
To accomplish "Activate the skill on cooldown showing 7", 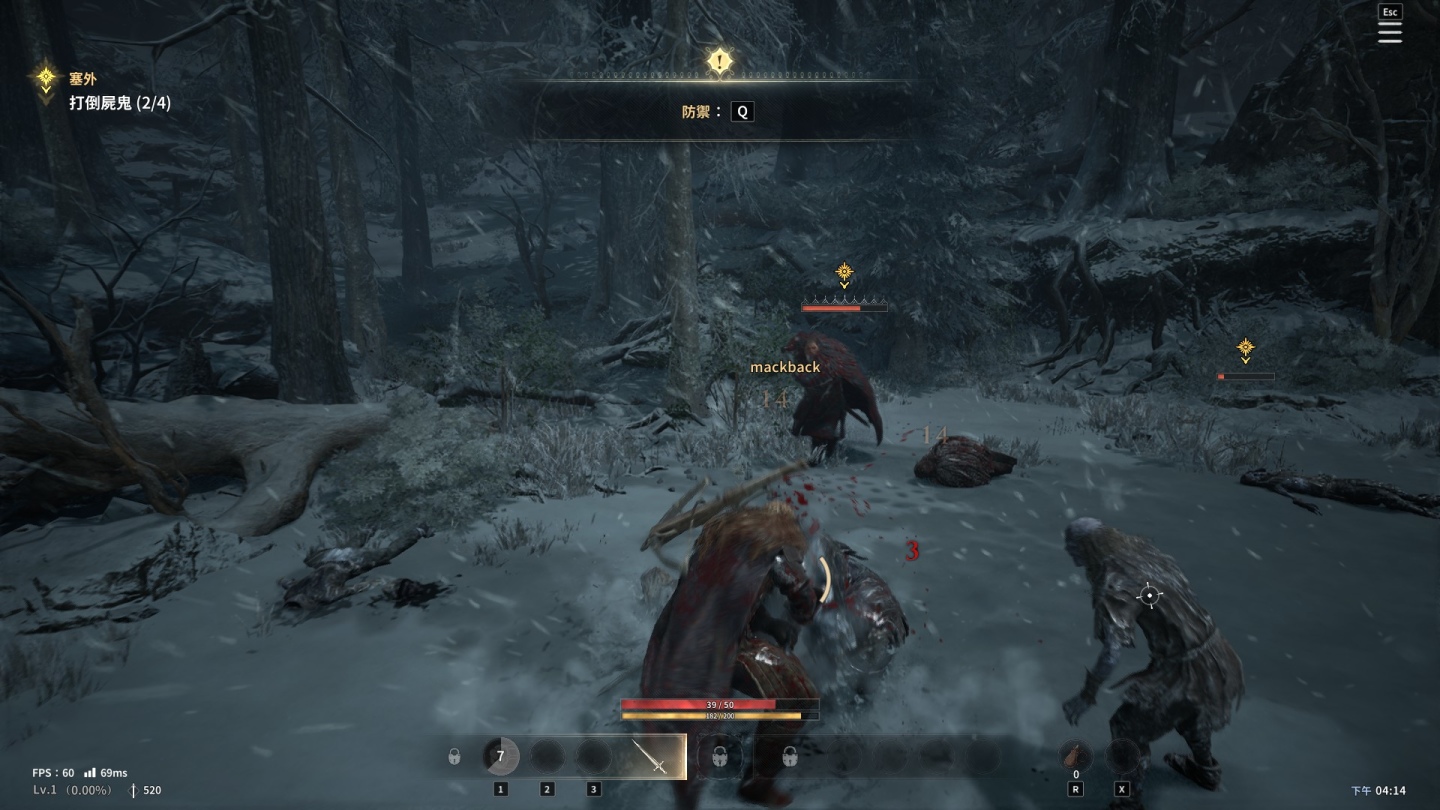I will tap(500, 756).
